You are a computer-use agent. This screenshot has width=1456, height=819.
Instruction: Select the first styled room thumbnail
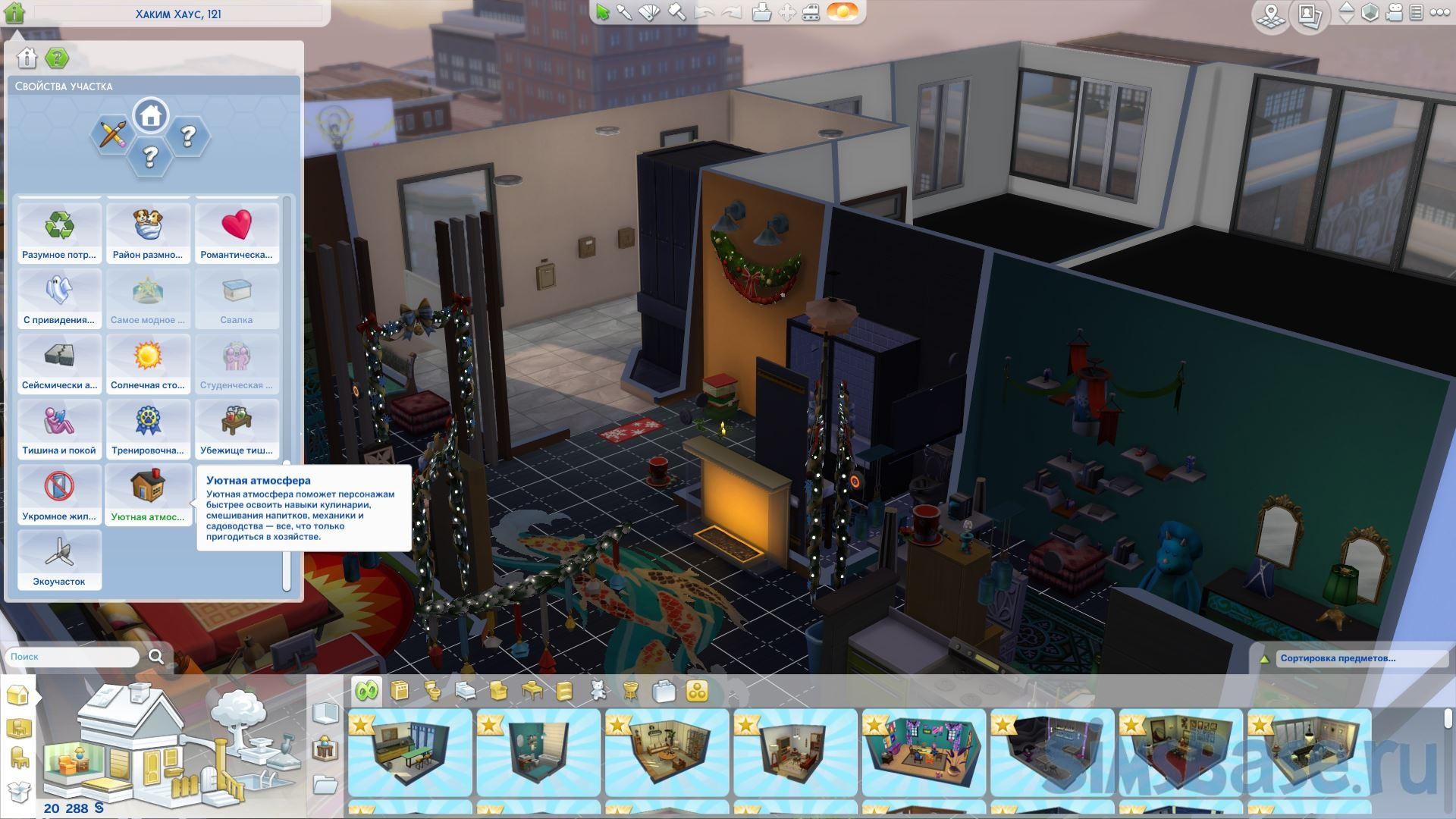tap(410, 752)
